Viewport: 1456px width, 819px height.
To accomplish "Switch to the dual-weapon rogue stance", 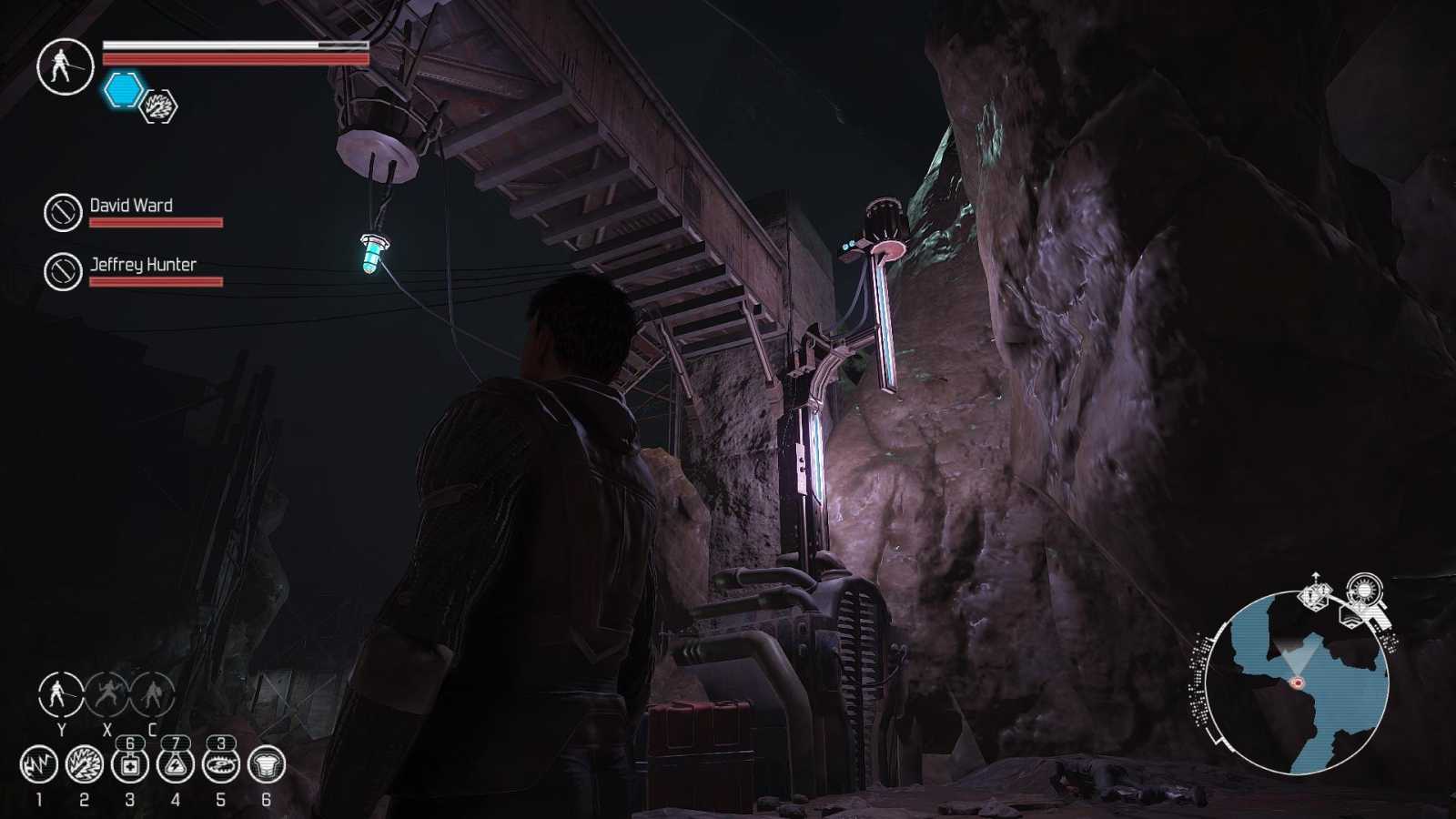I will point(107,694).
